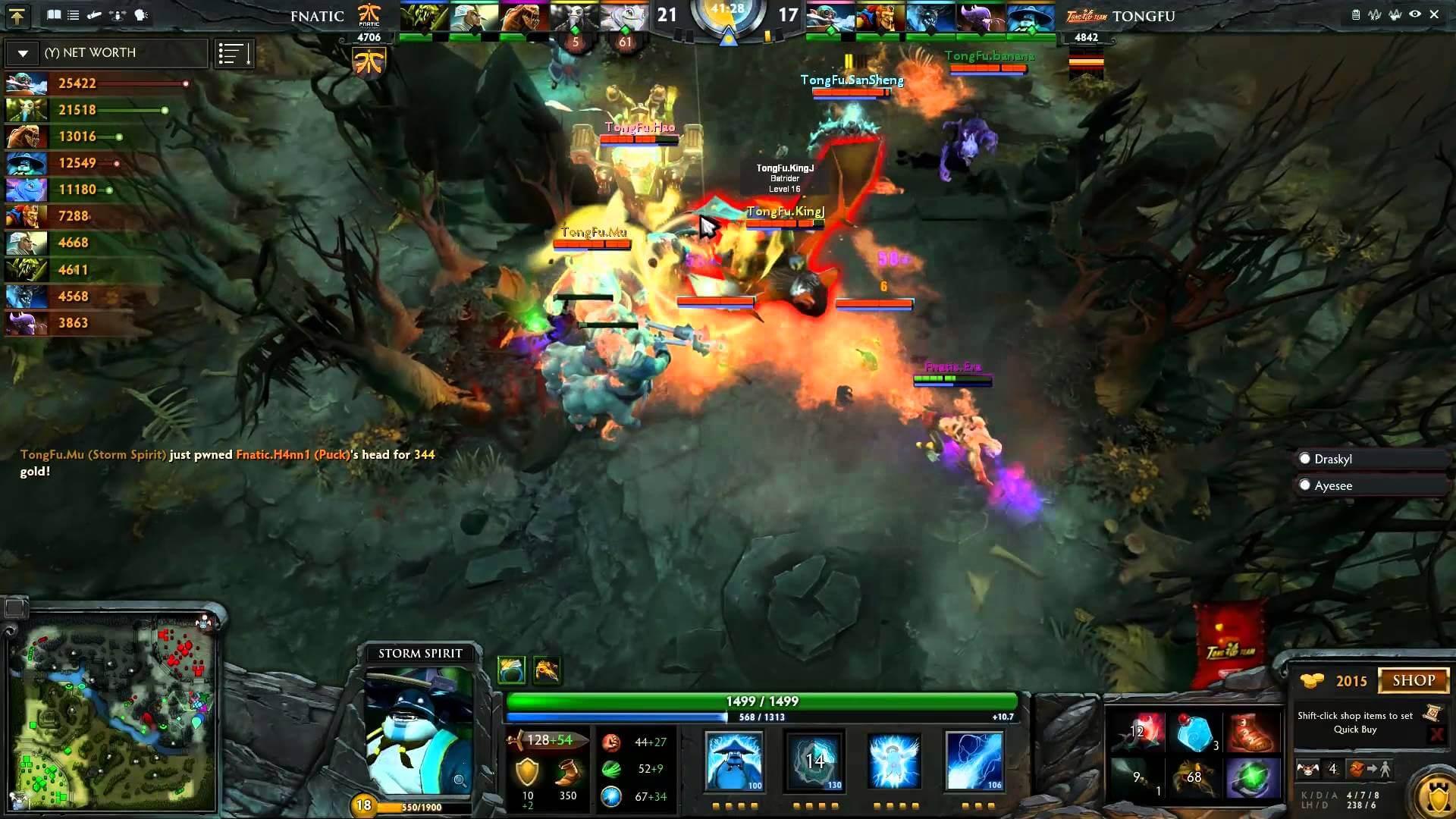Switch to the FNATIC team header
Image resolution: width=1456 pixels, height=819 pixels.
(x=317, y=16)
